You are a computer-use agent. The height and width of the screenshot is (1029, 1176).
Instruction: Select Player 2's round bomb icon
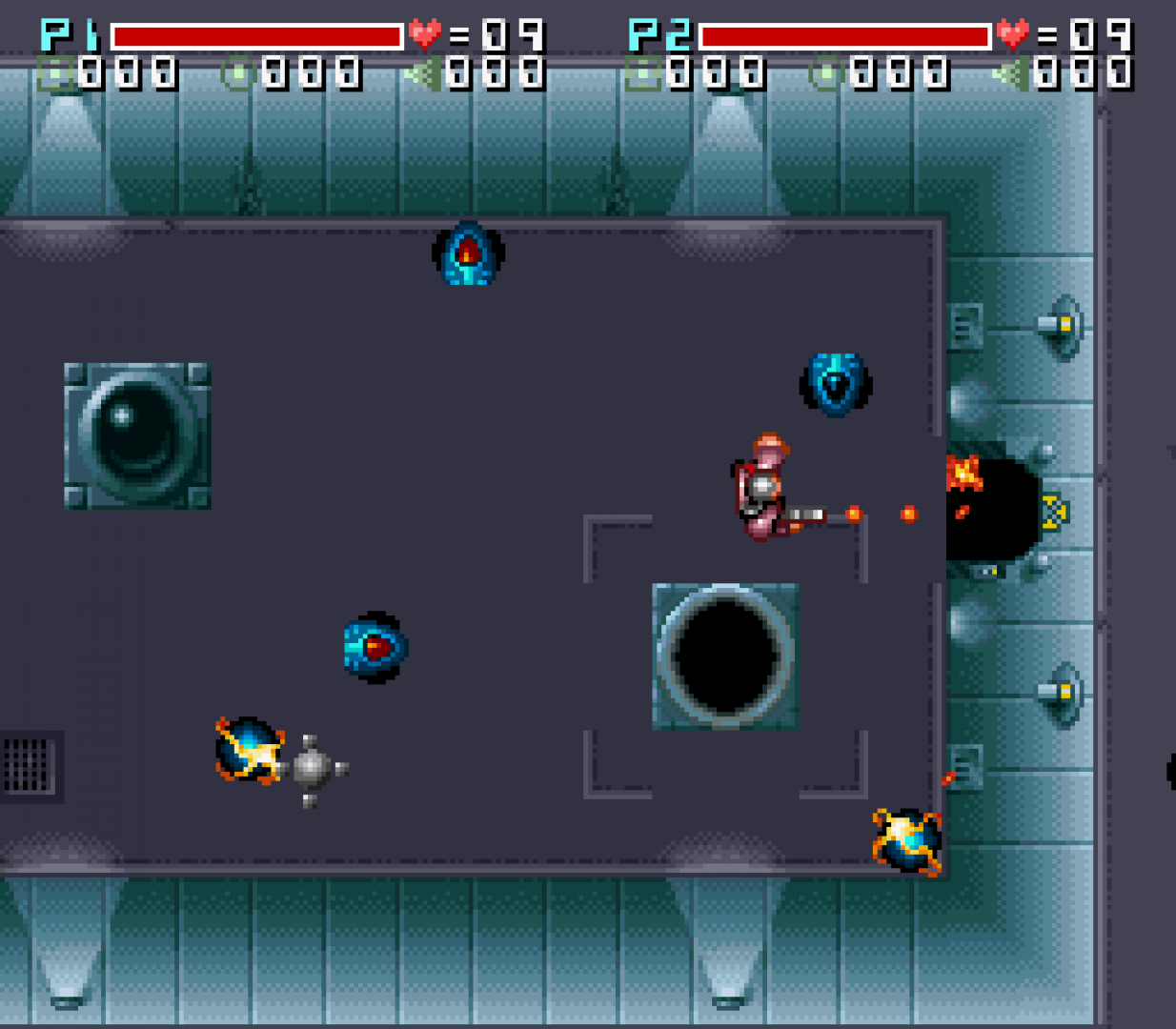(826, 73)
